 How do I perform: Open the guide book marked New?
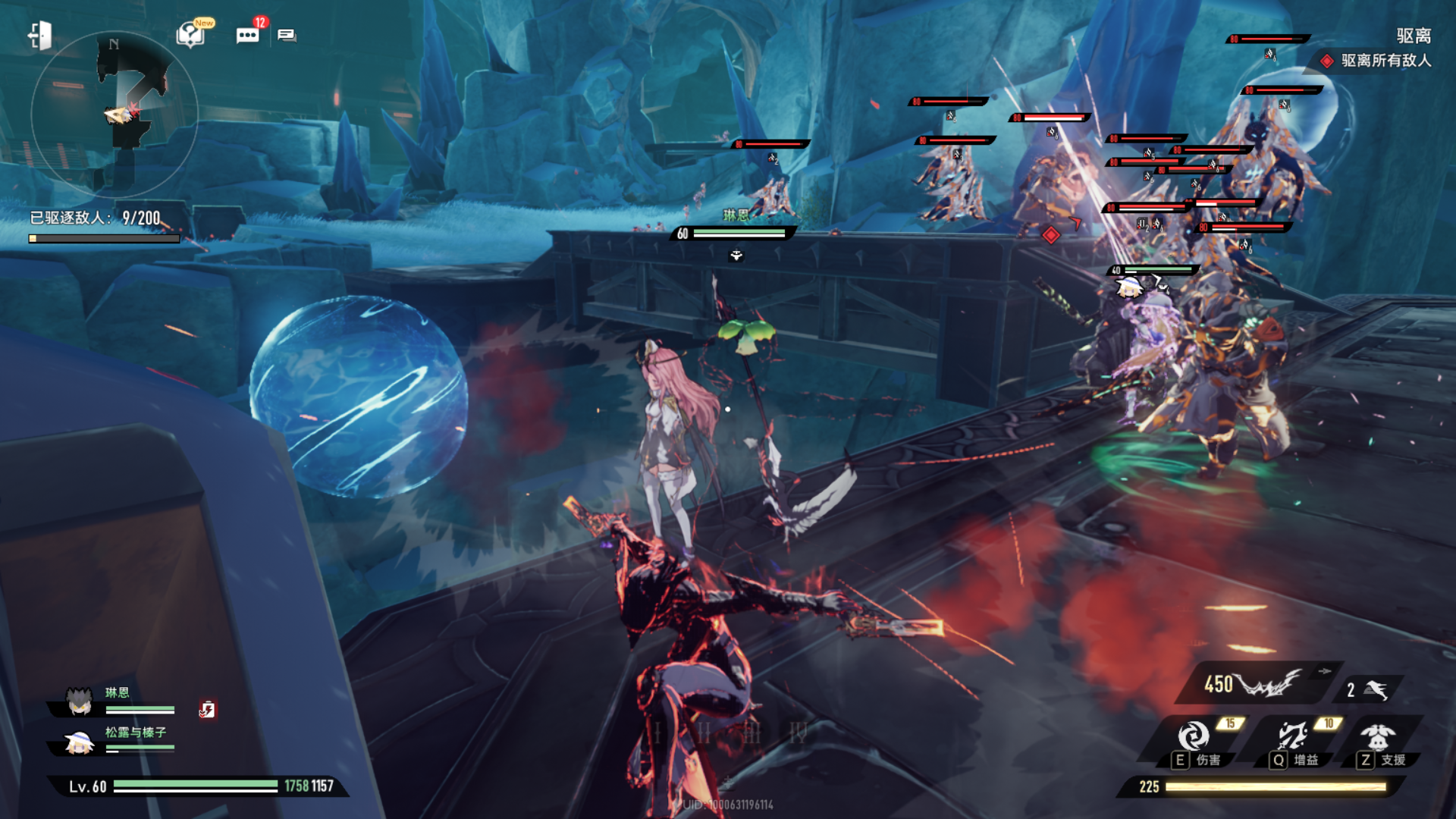pos(190,35)
